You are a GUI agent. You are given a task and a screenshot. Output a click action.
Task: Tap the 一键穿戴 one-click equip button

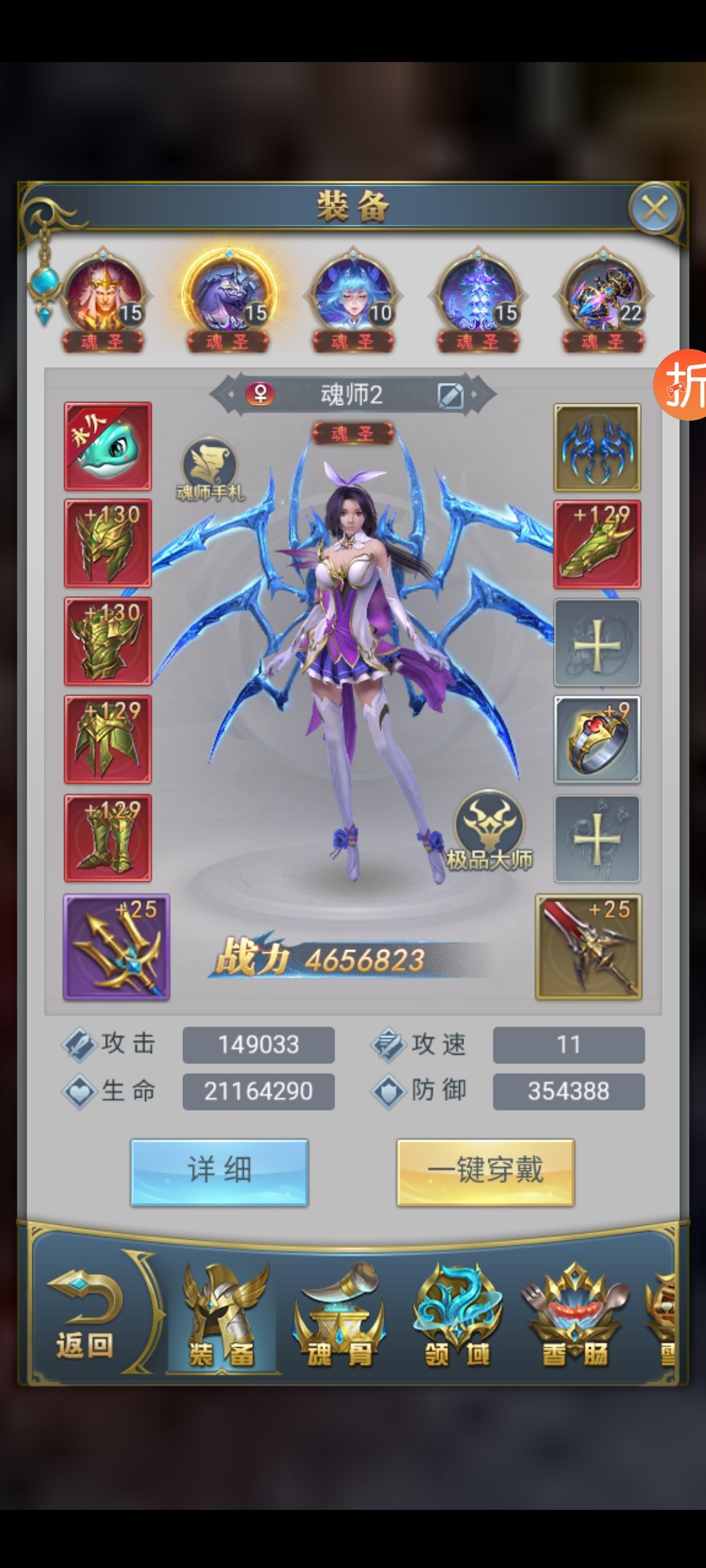click(x=485, y=1171)
